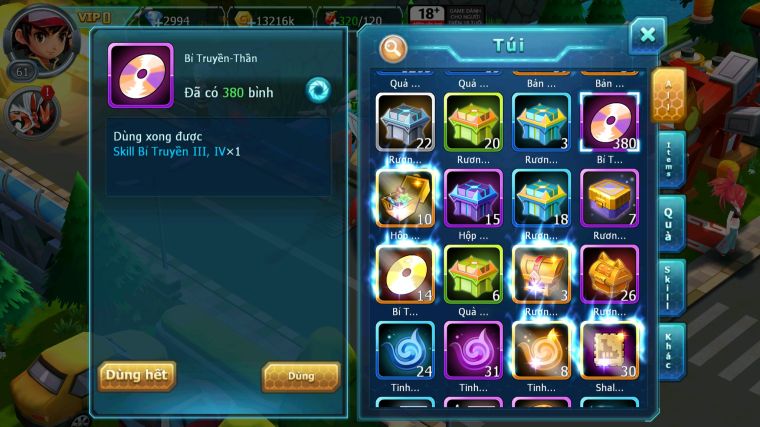This screenshot has width=760, height=427.
Task: Select the purple disc slot with 380
Action: 608,122
